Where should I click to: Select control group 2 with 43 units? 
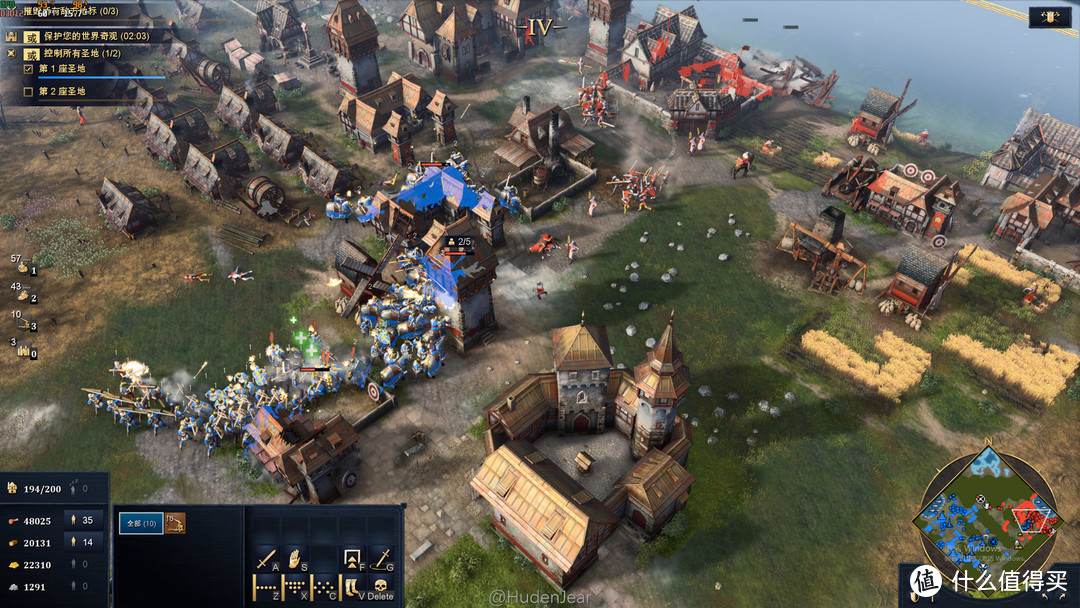coord(24,293)
